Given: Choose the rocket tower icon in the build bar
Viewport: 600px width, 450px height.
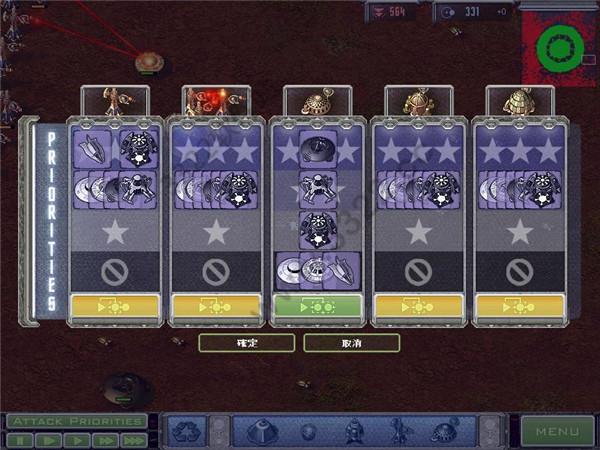Looking at the screenshot, I should click(x=398, y=431).
